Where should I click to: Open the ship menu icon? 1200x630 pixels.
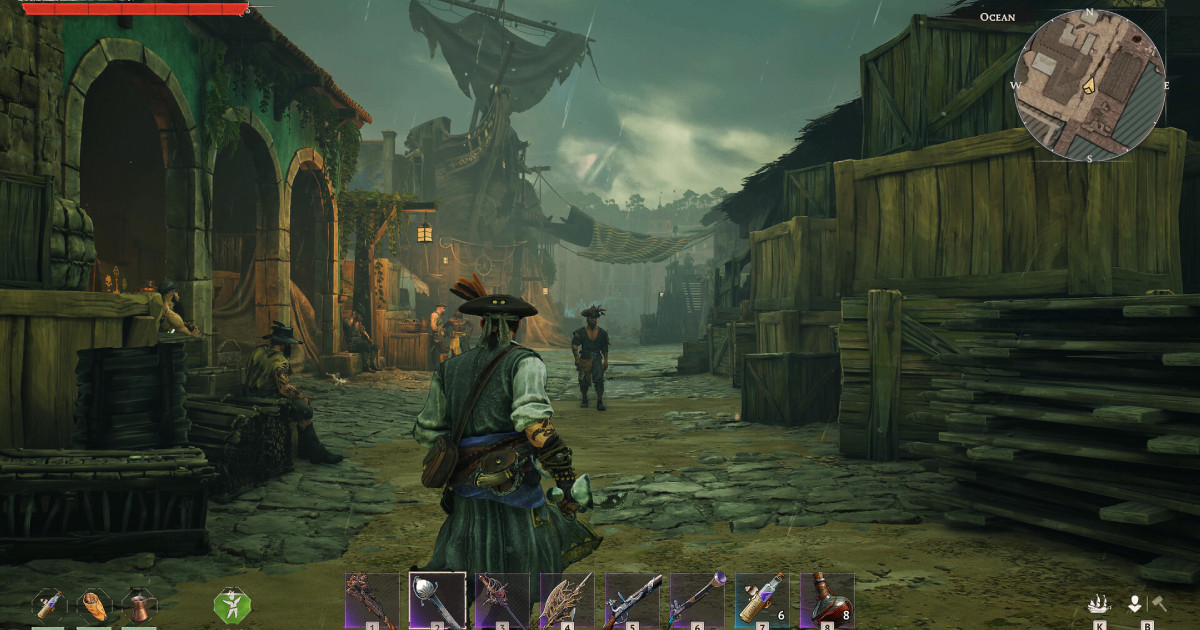click(x=1099, y=604)
